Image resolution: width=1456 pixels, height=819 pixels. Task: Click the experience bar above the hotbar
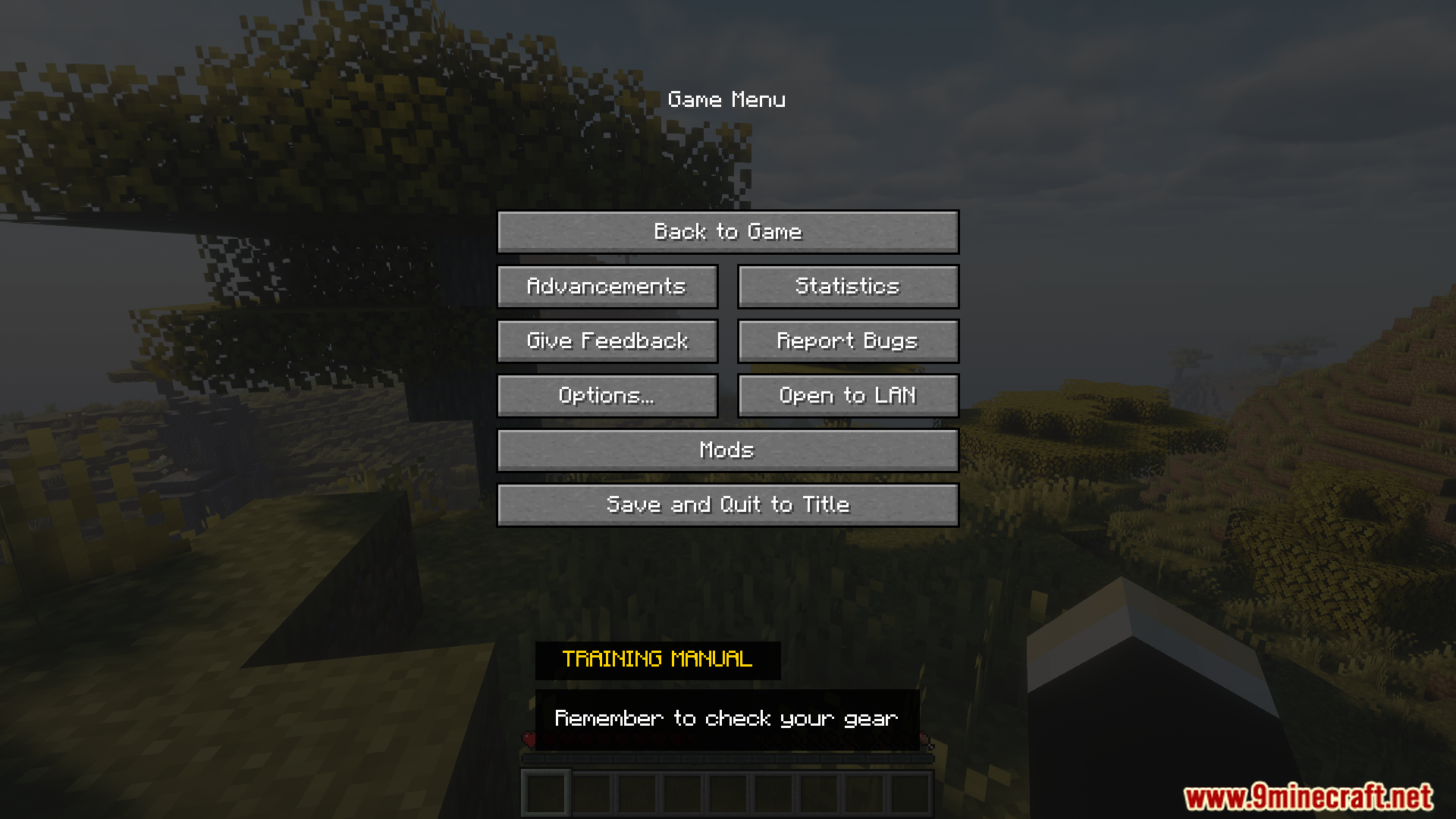728,758
